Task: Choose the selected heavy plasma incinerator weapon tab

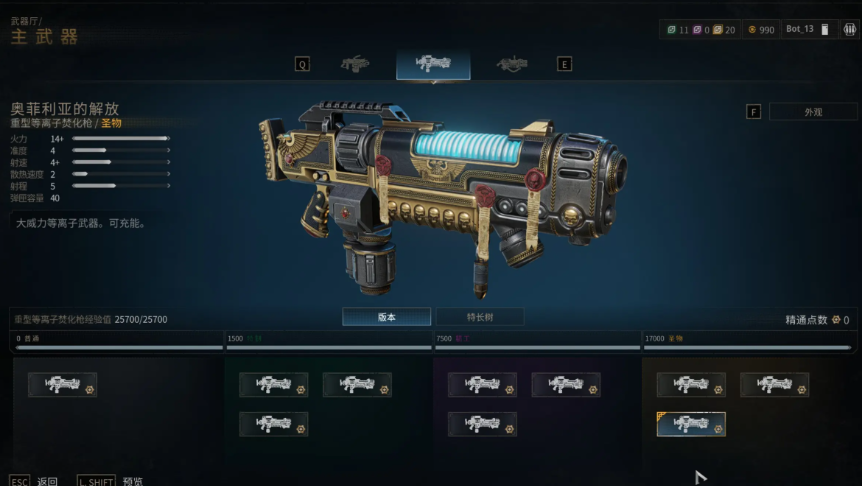Action: click(x=433, y=64)
